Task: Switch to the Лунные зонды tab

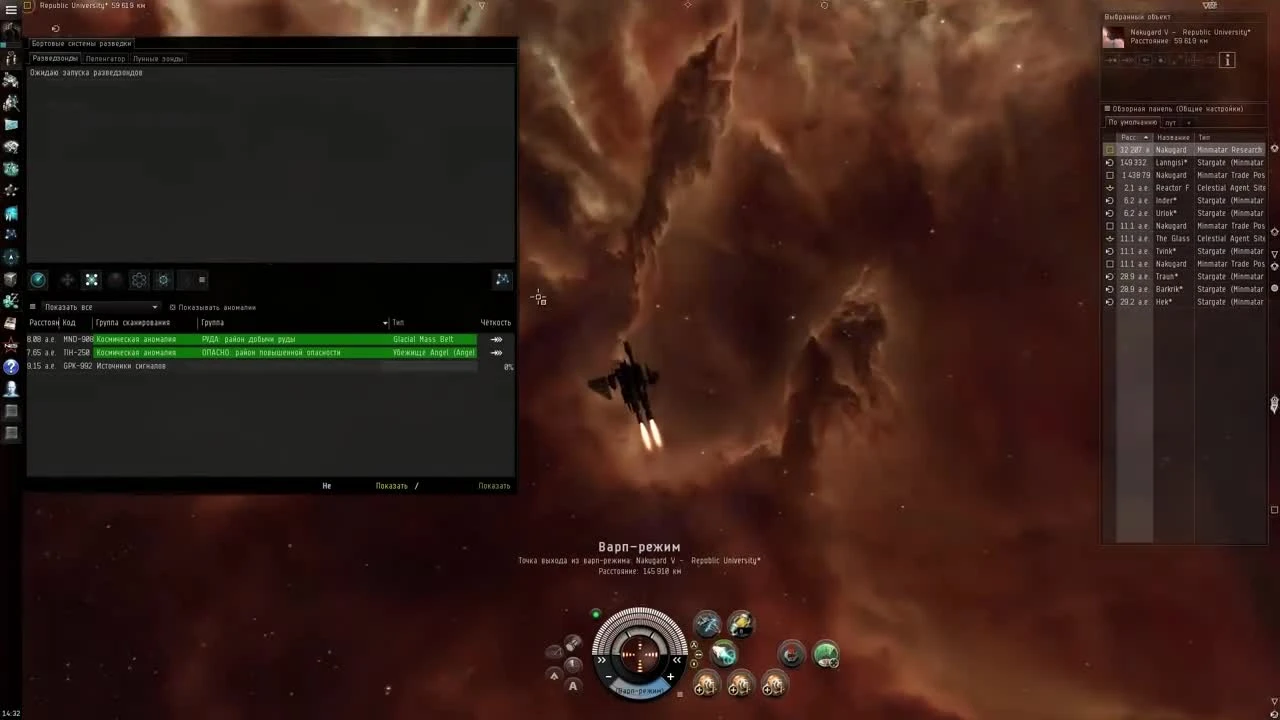Action: [x=158, y=58]
